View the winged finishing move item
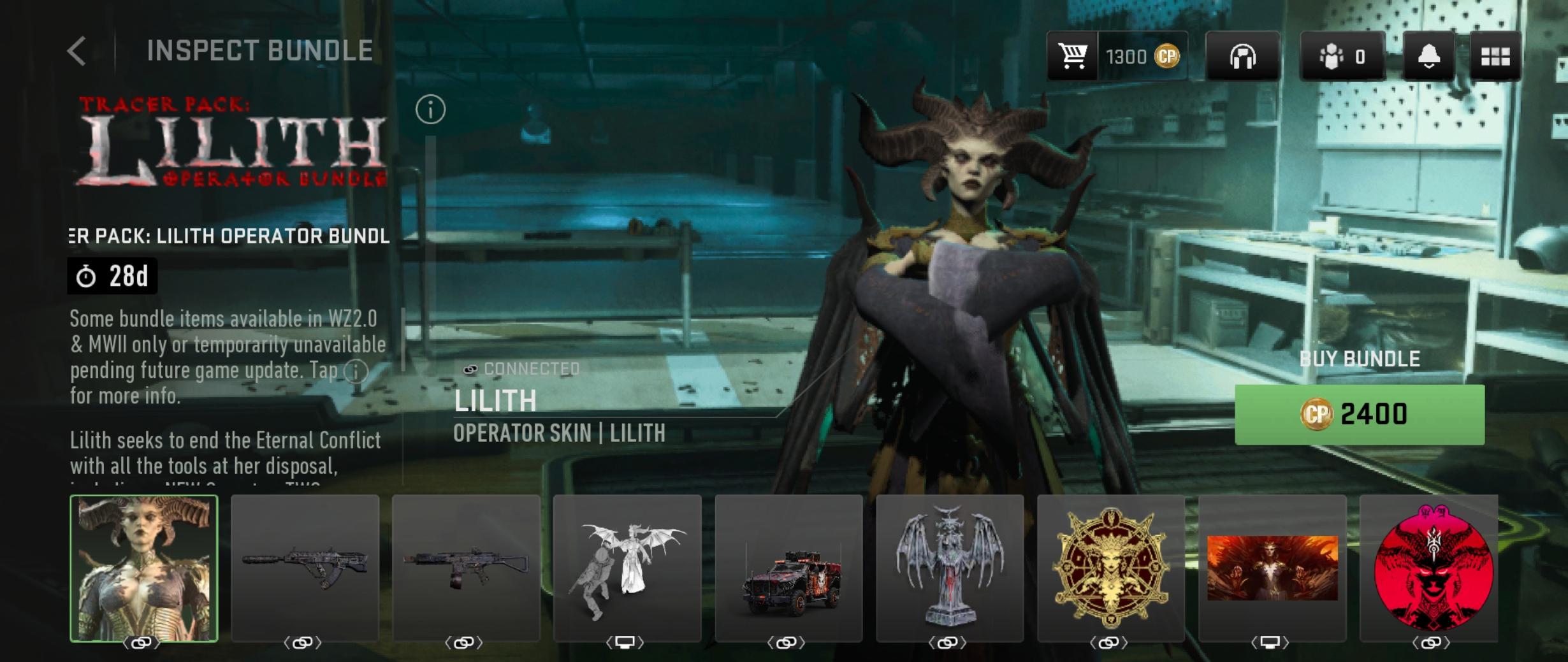This screenshot has height=662, width=1568. [x=627, y=568]
